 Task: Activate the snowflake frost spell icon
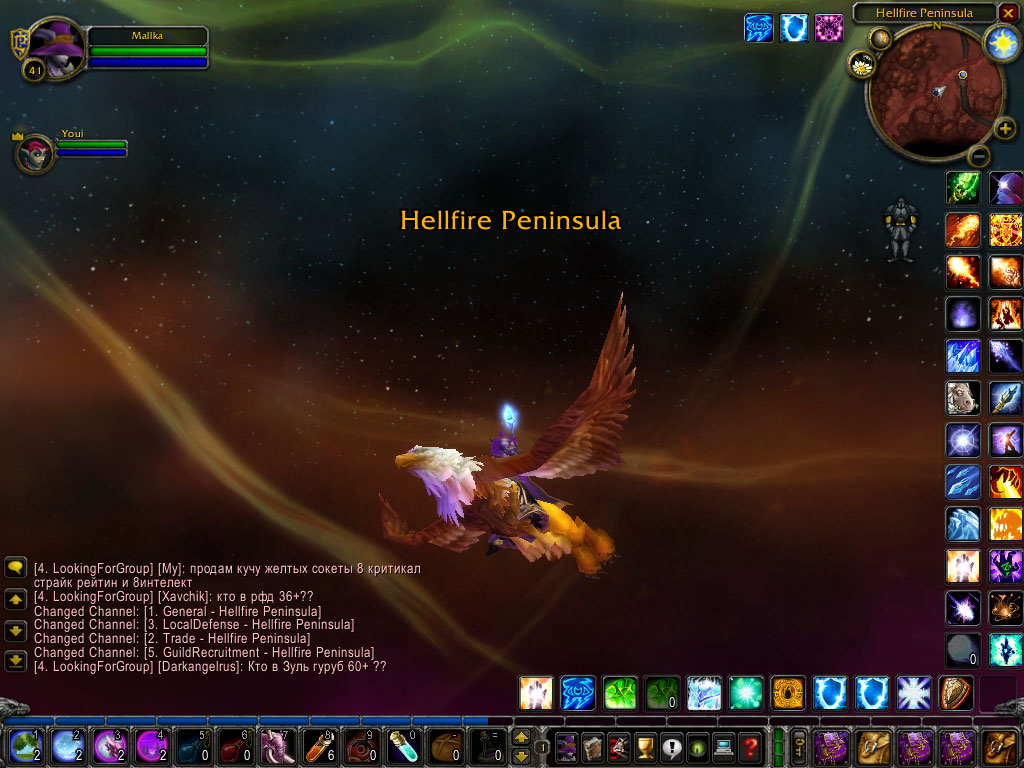tap(913, 692)
